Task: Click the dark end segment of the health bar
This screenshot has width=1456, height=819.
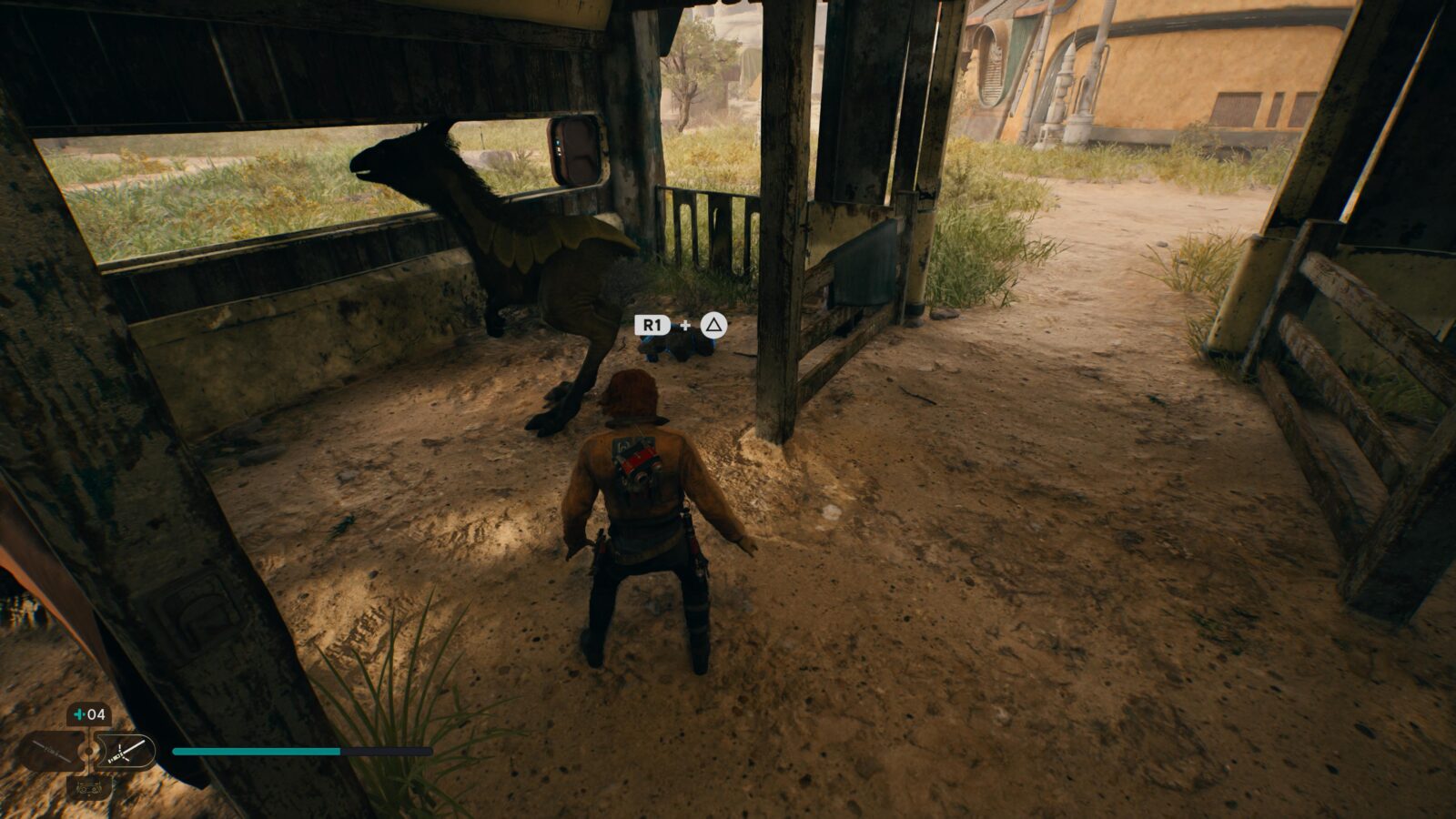Action: point(387,751)
